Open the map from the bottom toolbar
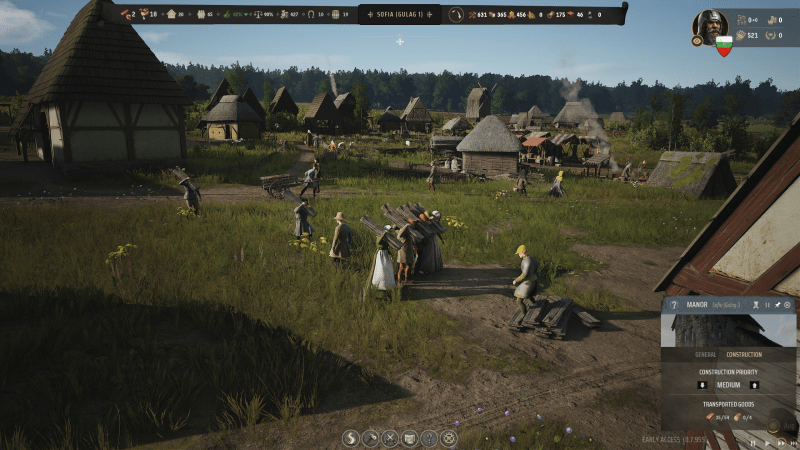 [410, 438]
